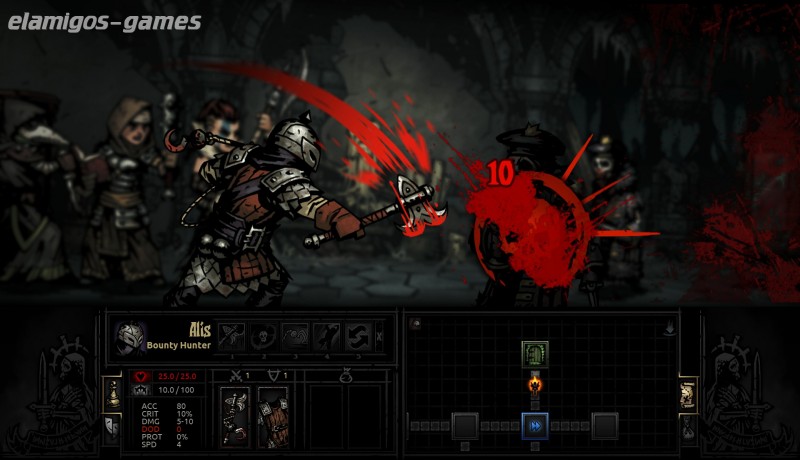Open the inventory tab below the map tab
Viewport: 800px width, 460px height.
[x=689, y=427]
